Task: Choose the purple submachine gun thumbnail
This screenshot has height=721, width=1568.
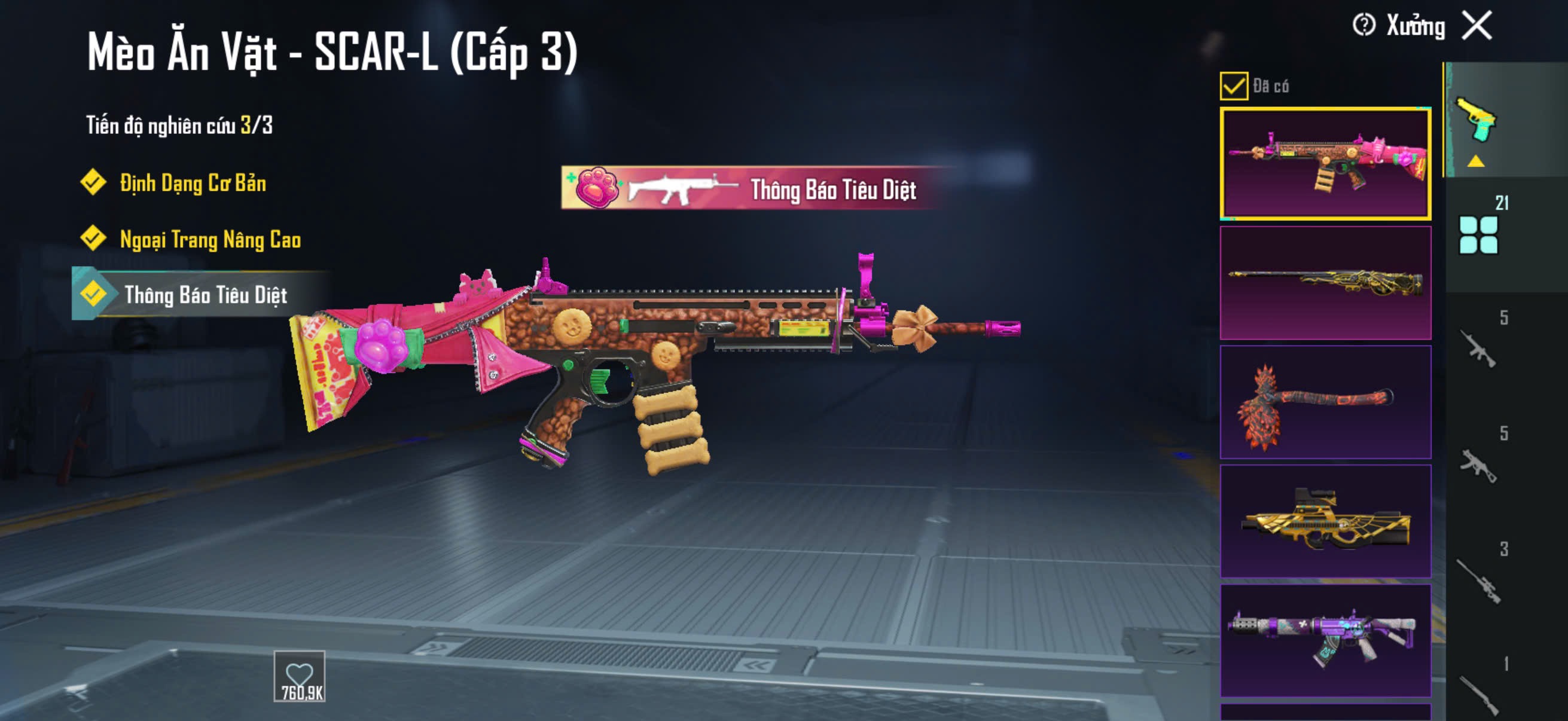Action: click(x=1325, y=640)
